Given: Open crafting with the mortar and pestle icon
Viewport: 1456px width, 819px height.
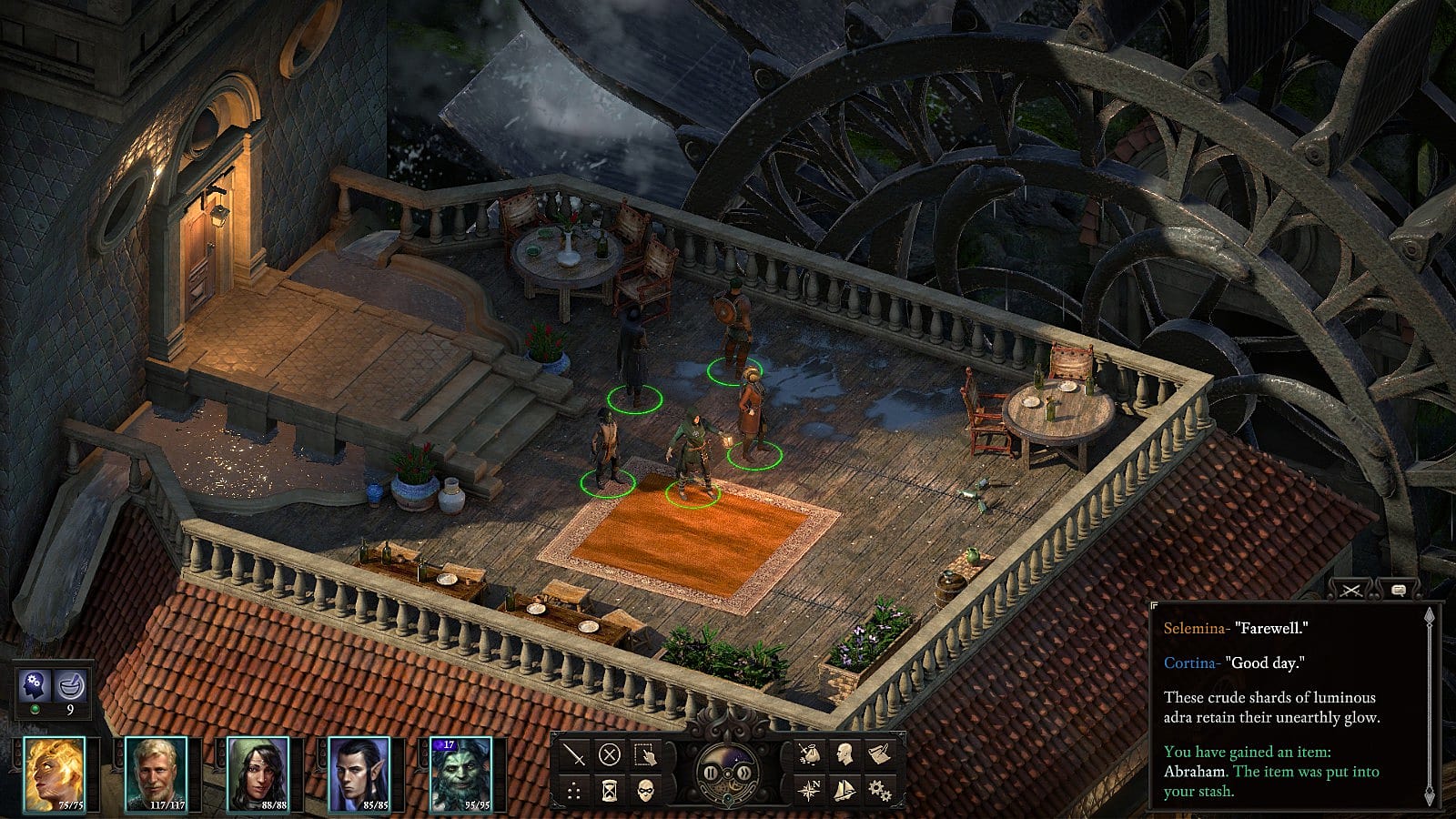Looking at the screenshot, I should pos(71,684).
